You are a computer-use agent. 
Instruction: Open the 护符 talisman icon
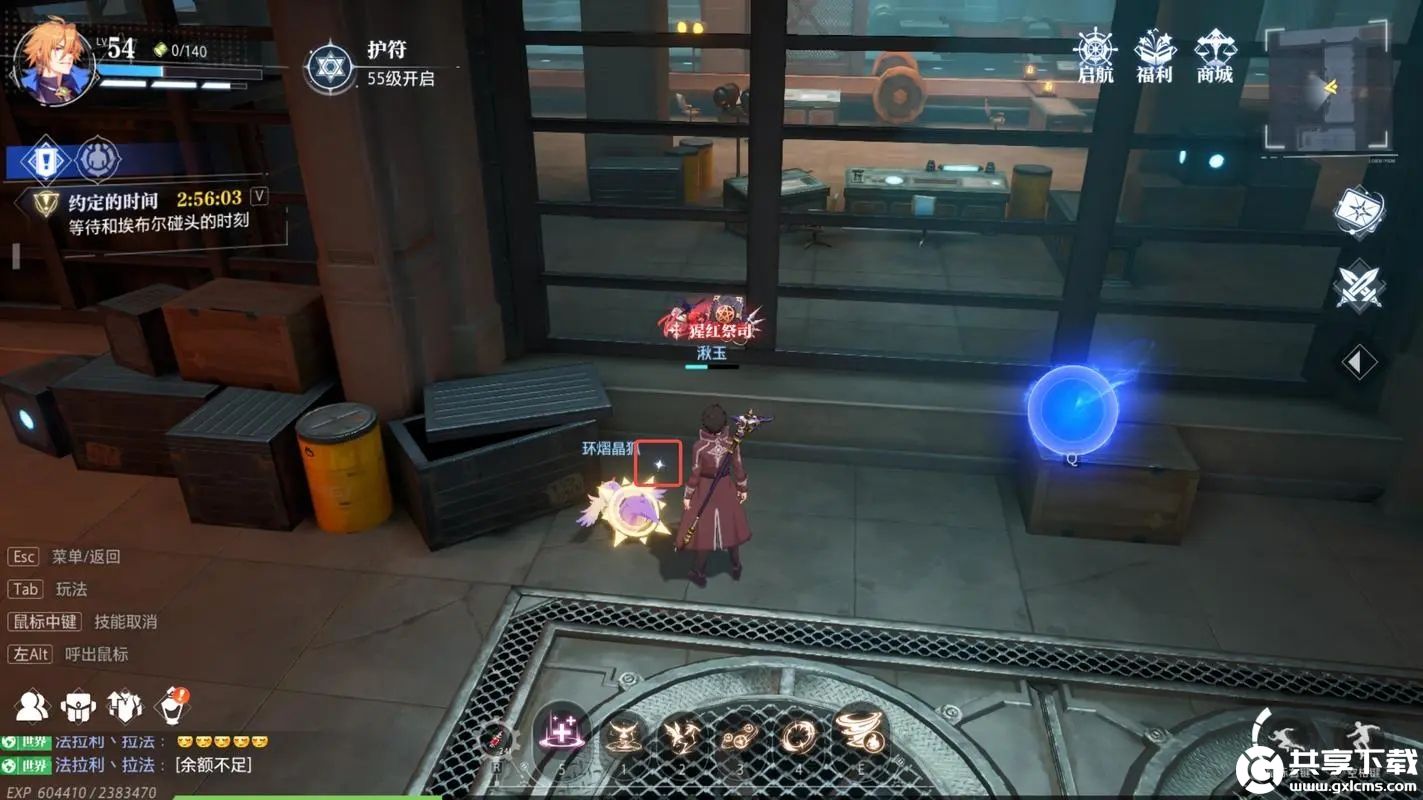(329, 66)
